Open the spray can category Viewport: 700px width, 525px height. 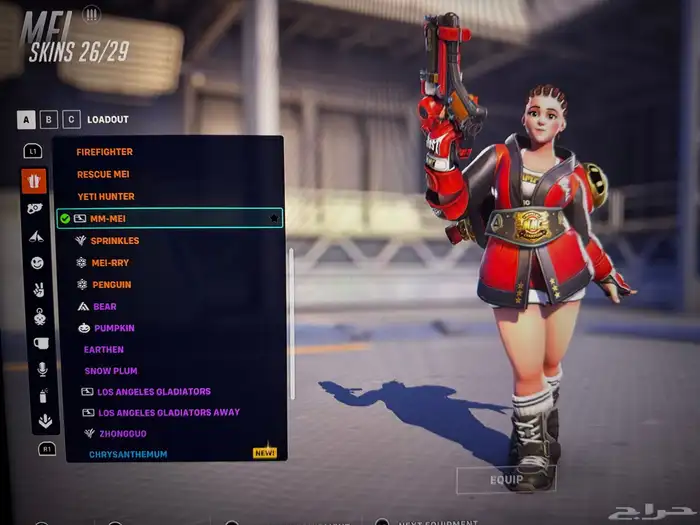point(43,395)
